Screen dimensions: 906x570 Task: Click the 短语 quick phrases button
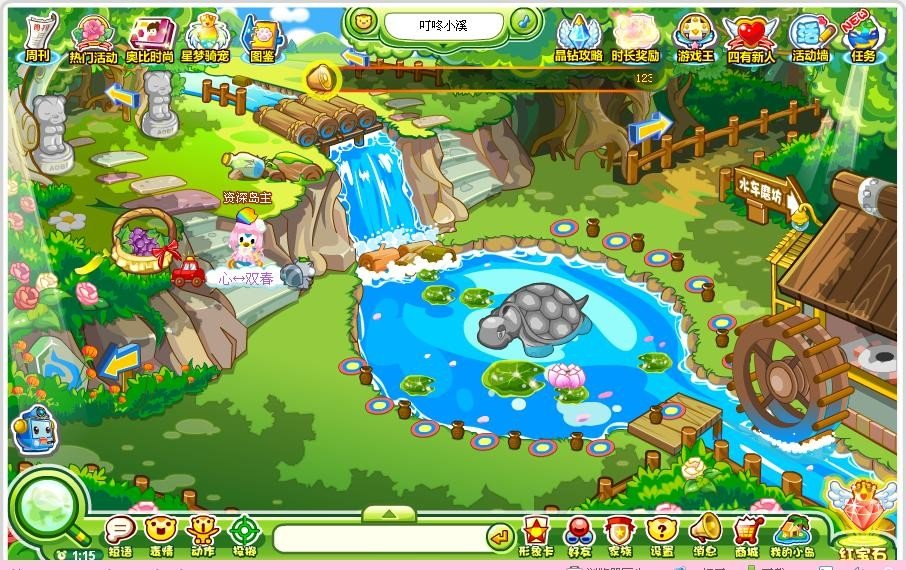[x=120, y=533]
